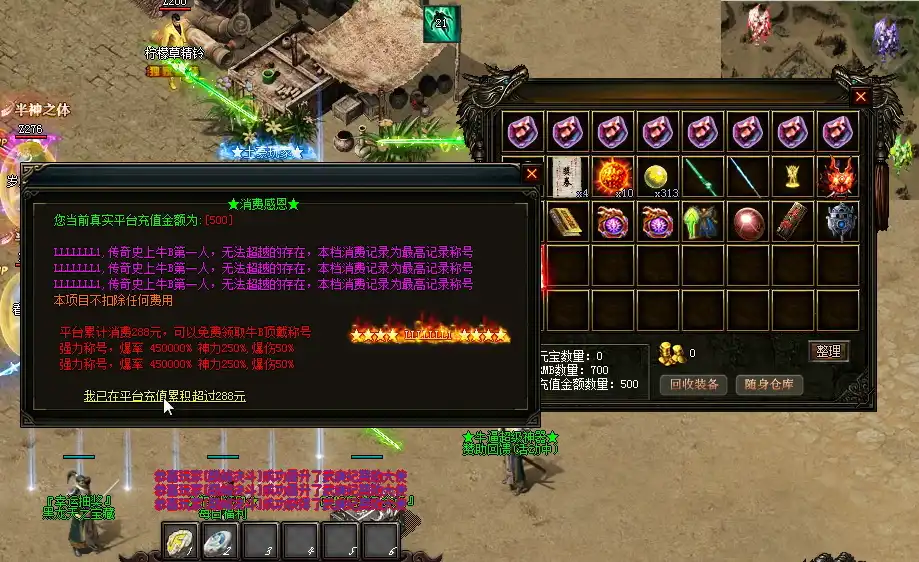Select the scroll item stacked x4
The image size is (919, 562).
click(x=569, y=177)
